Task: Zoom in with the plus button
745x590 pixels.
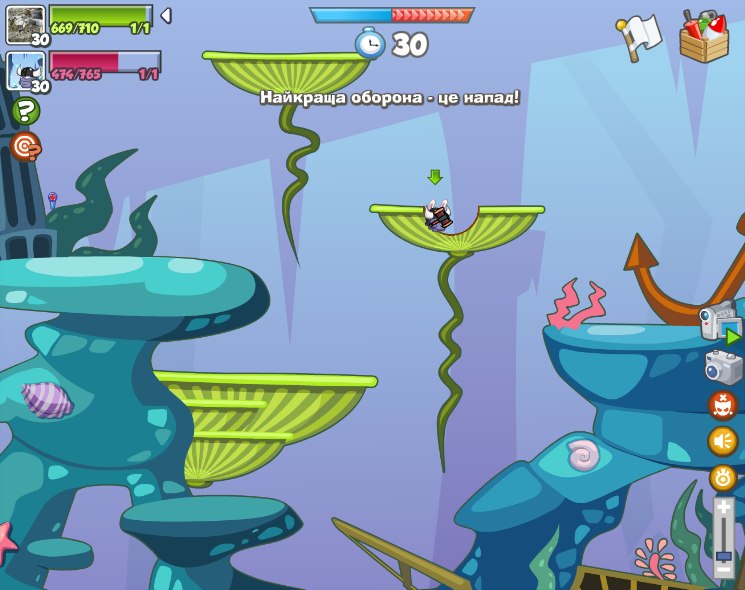Action: pos(723,508)
